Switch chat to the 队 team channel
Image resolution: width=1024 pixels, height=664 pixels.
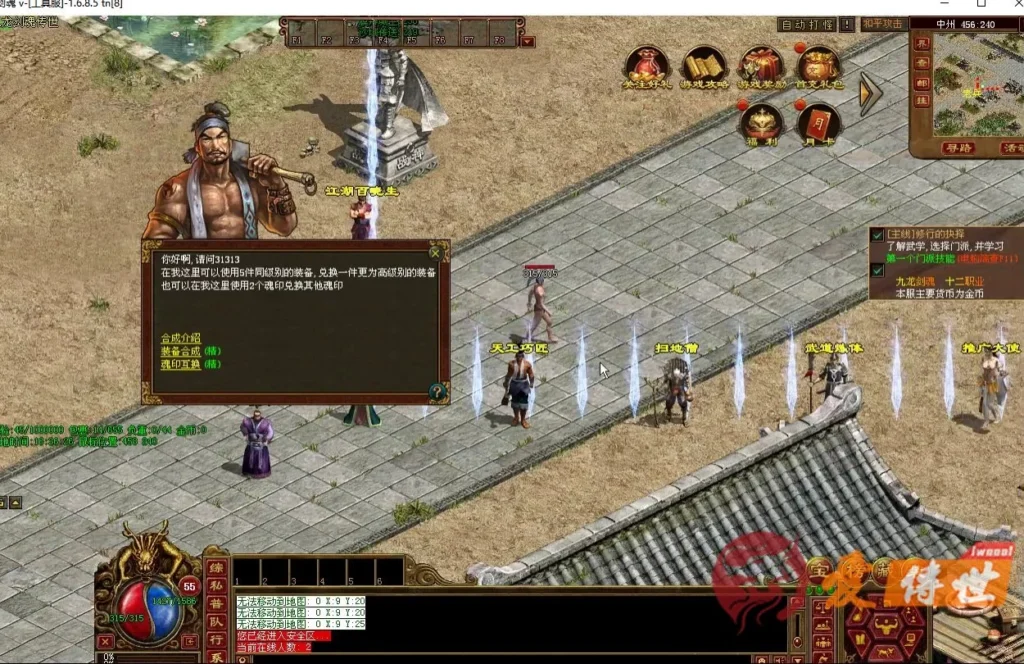coord(216,622)
